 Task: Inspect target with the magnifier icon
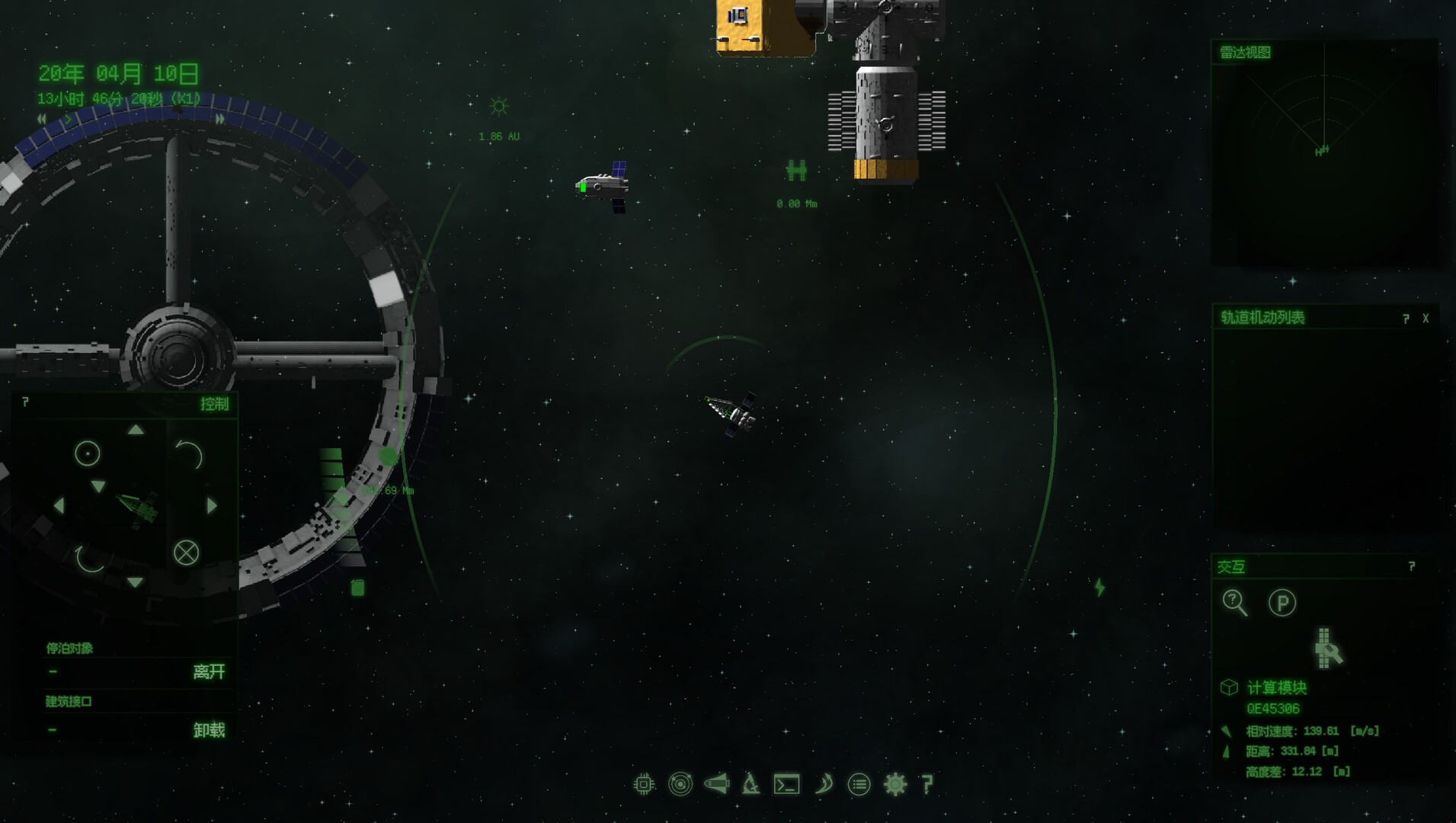click(1234, 603)
